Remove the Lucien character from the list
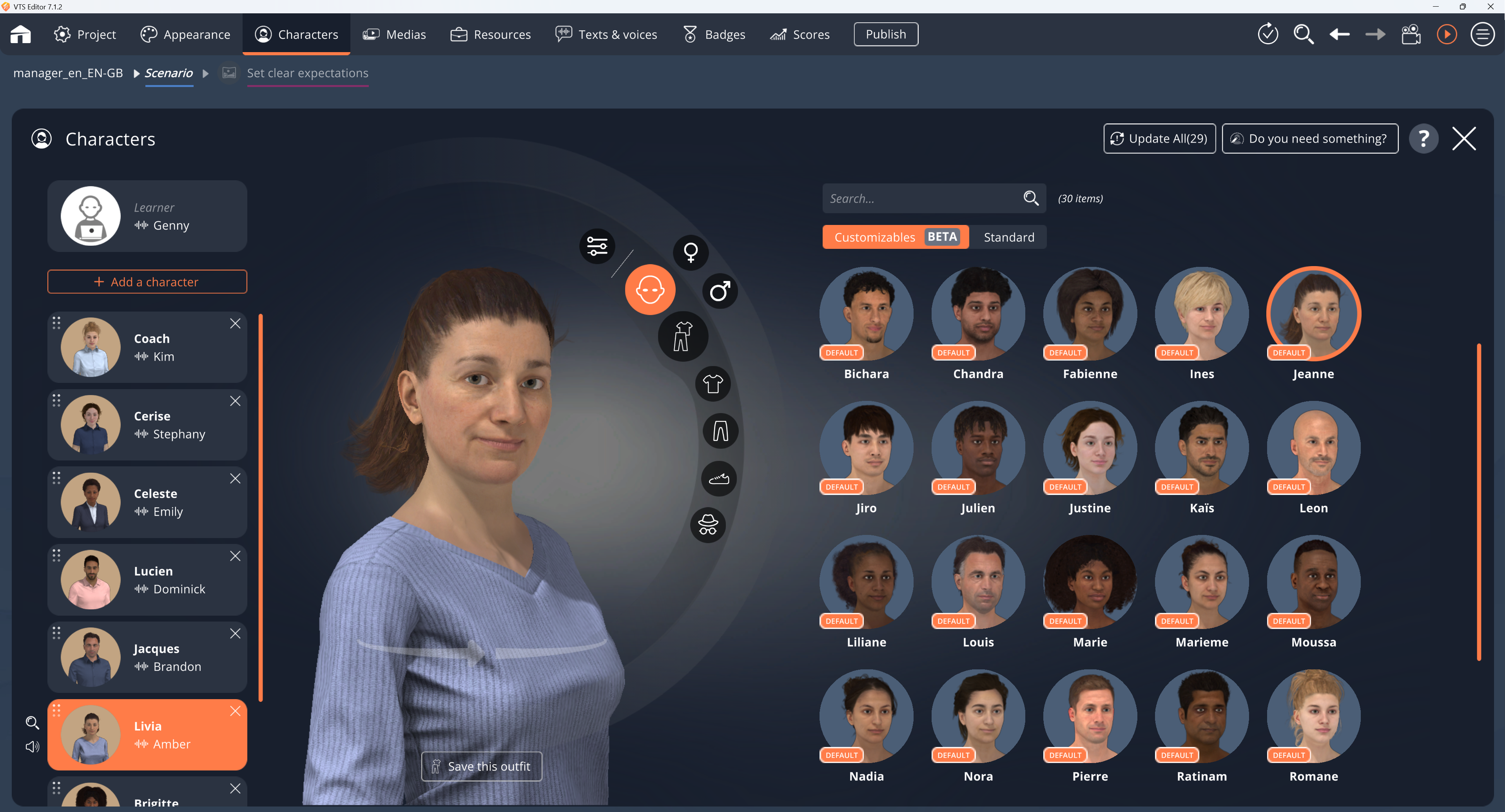Screen dimensions: 1505x812 235,556
